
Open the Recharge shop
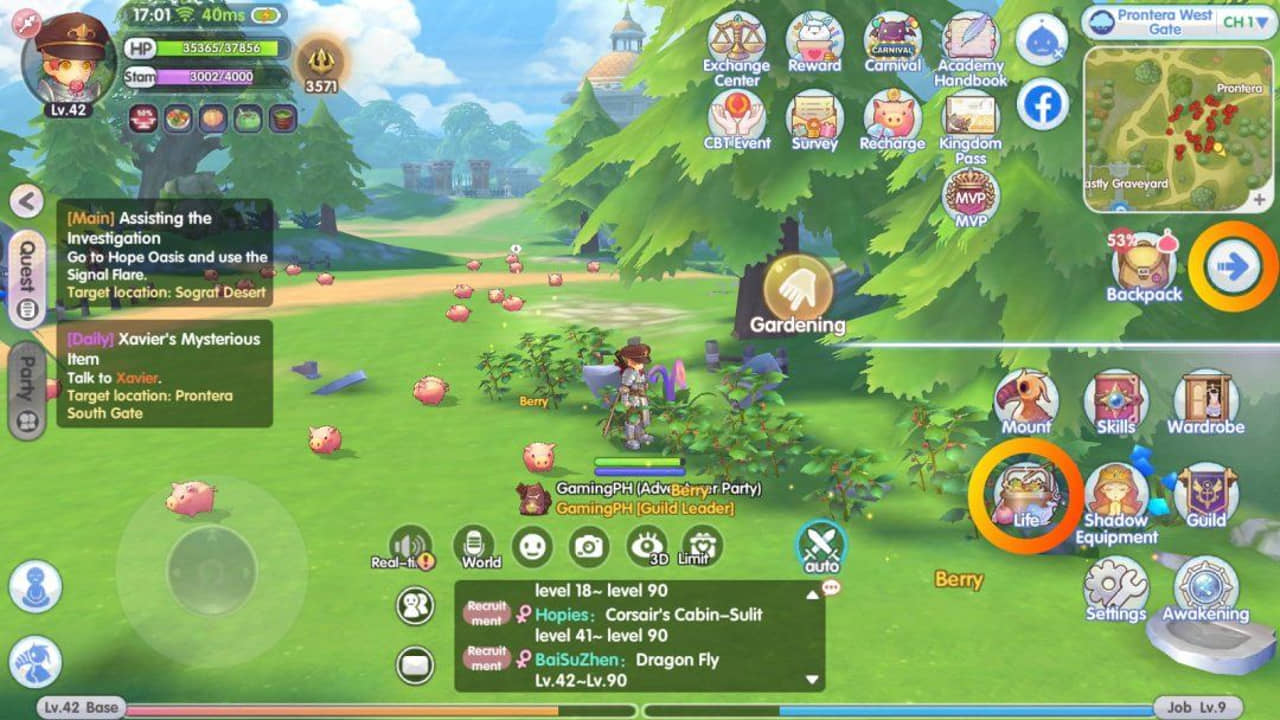coord(890,120)
